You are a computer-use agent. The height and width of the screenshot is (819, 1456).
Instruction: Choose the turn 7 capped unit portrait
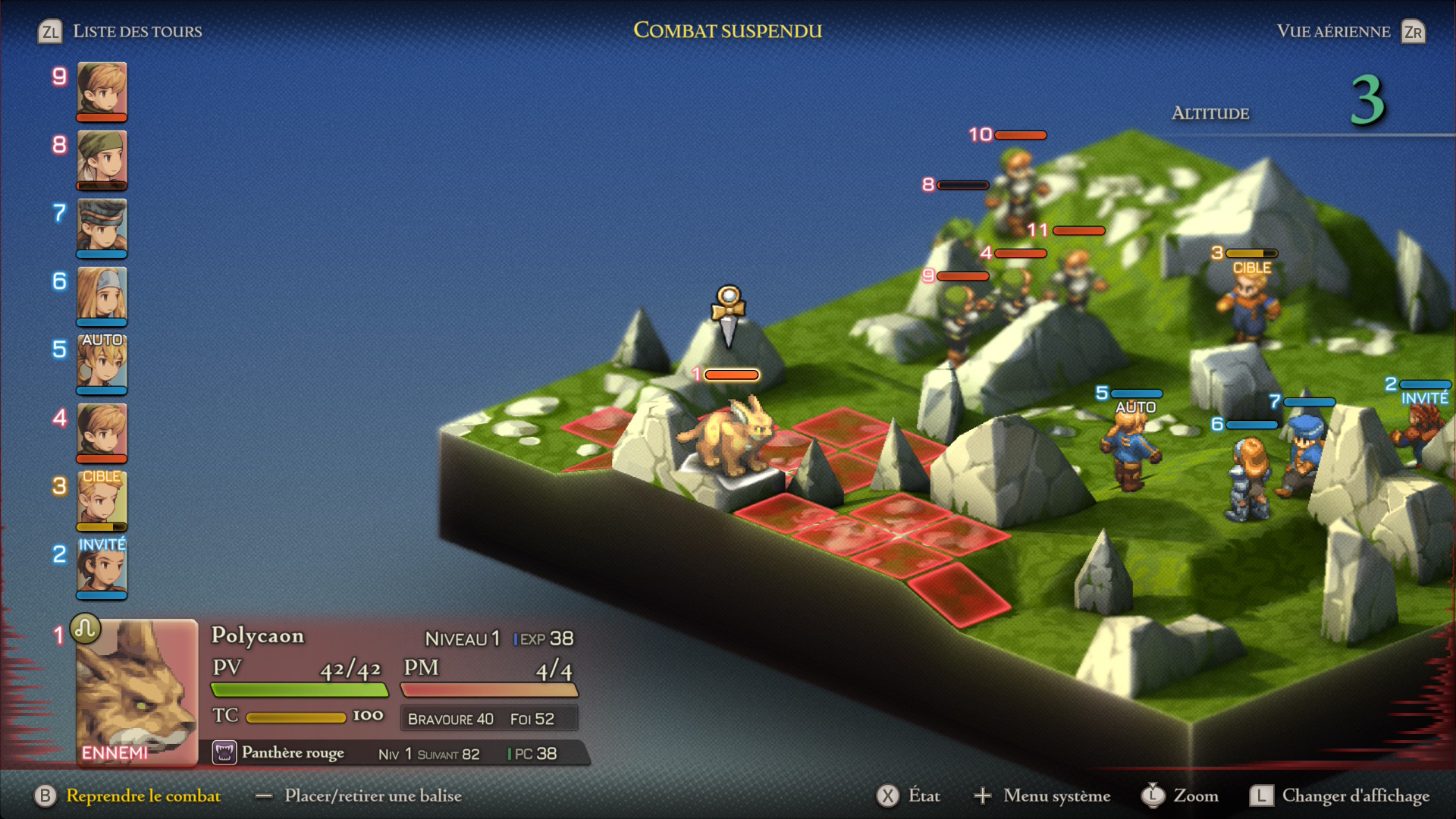(102, 226)
